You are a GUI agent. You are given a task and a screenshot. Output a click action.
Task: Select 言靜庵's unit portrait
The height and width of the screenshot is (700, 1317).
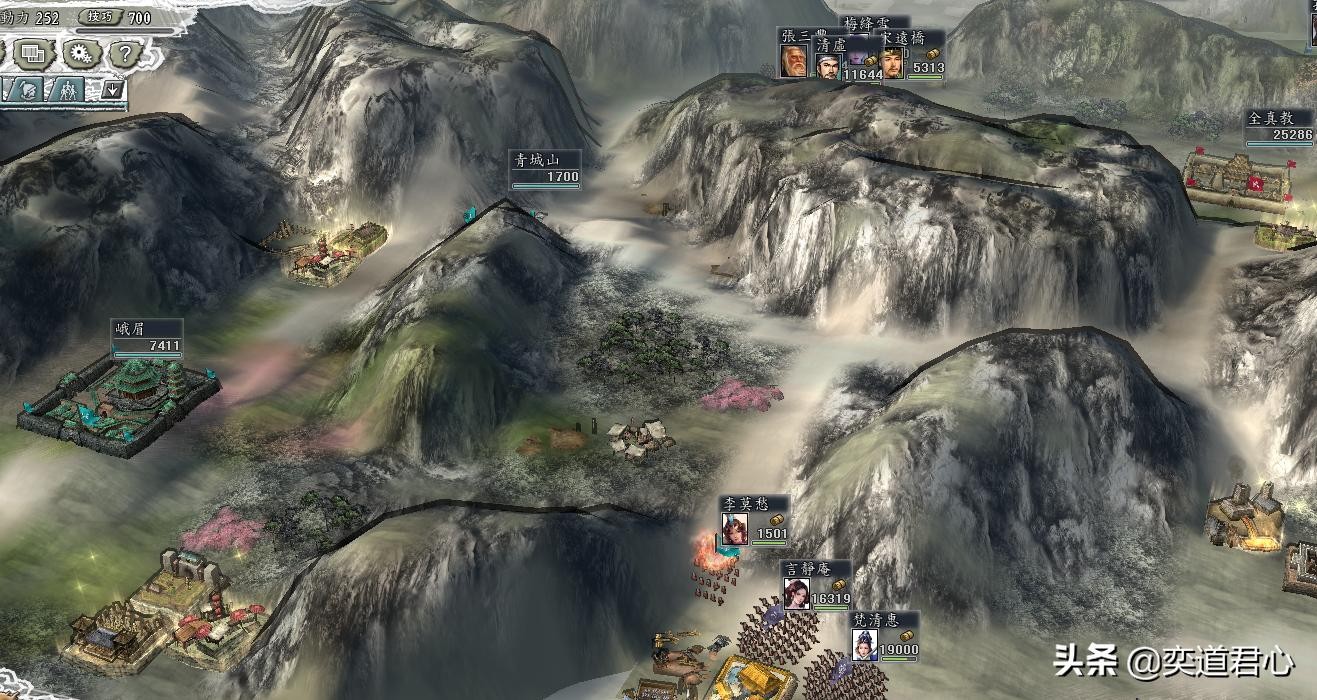click(x=796, y=594)
